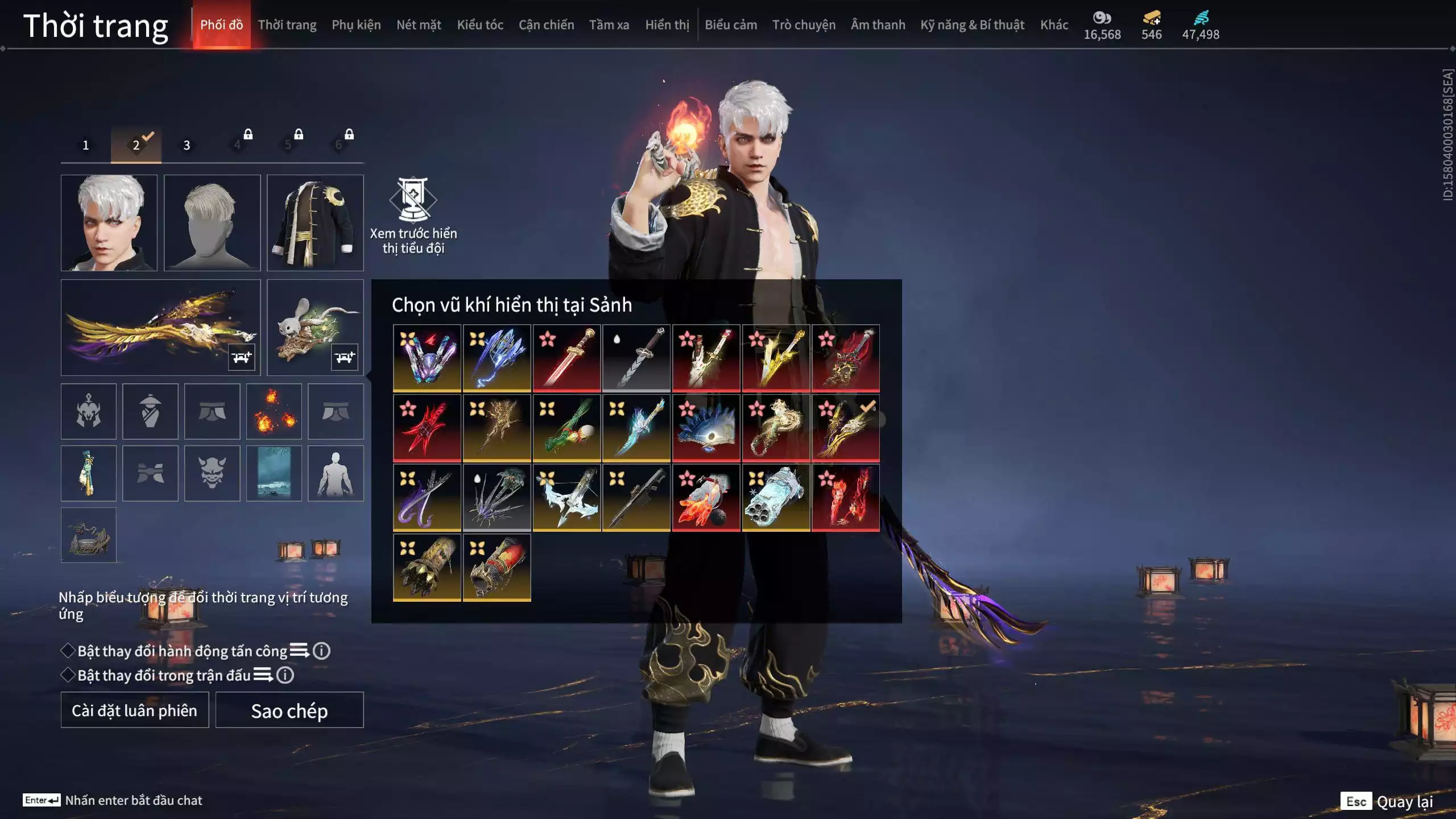Choose outfit preset number 3
The image size is (1456, 819).
point(187,145)
